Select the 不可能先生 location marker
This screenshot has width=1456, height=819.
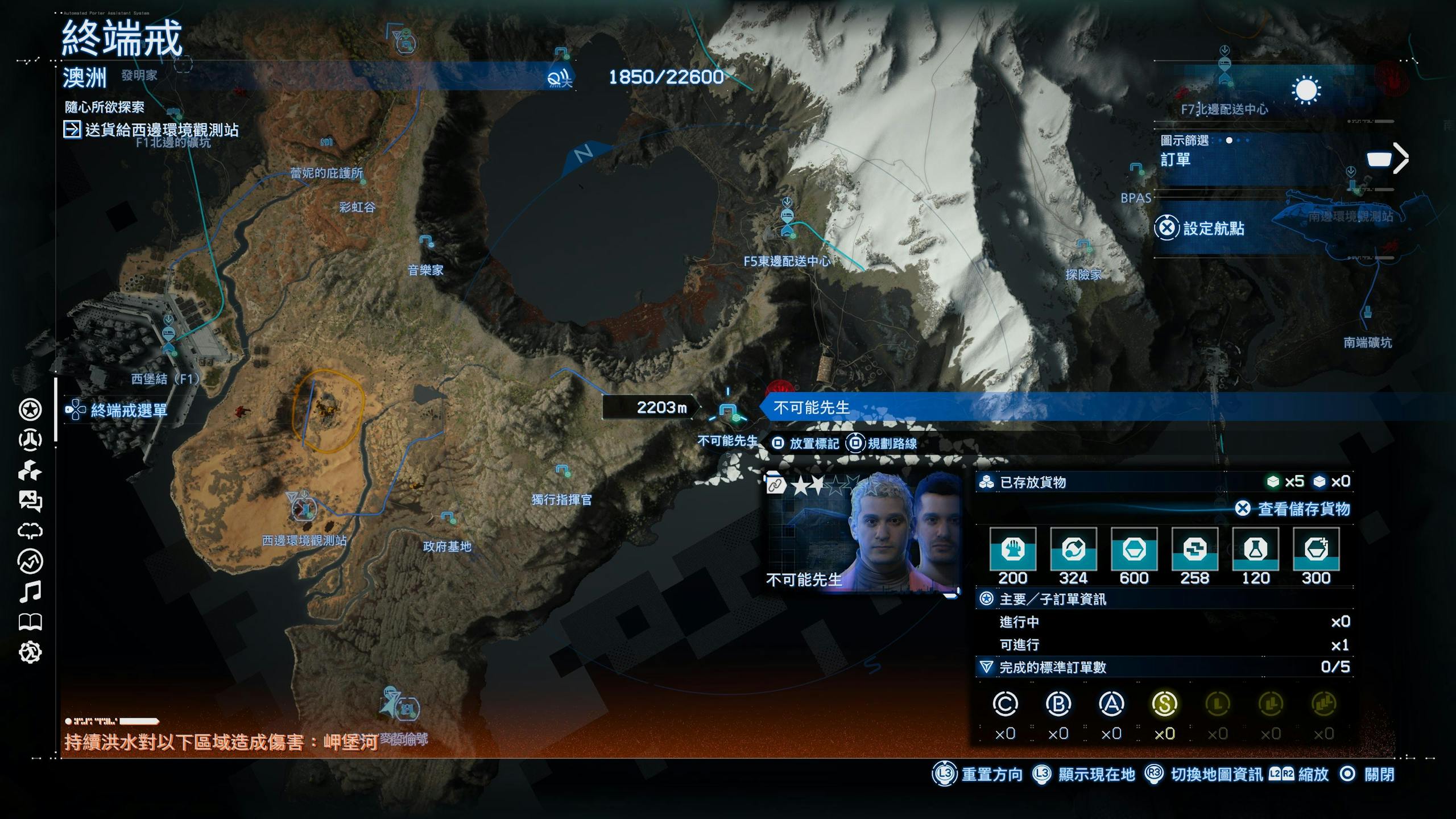pyautogui.click(x=728, y=411)
